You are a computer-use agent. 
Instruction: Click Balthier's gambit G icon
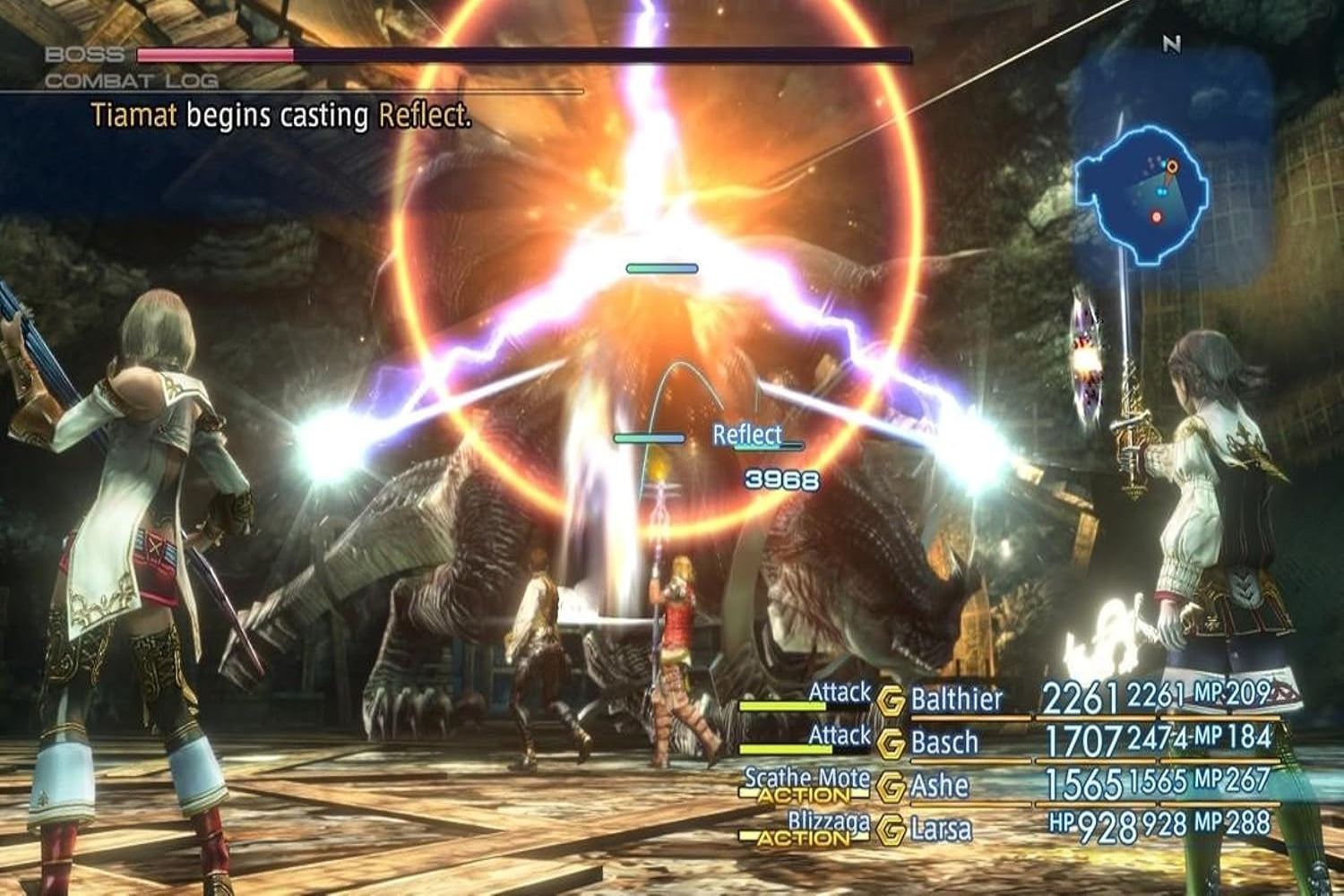click(892, 701)
